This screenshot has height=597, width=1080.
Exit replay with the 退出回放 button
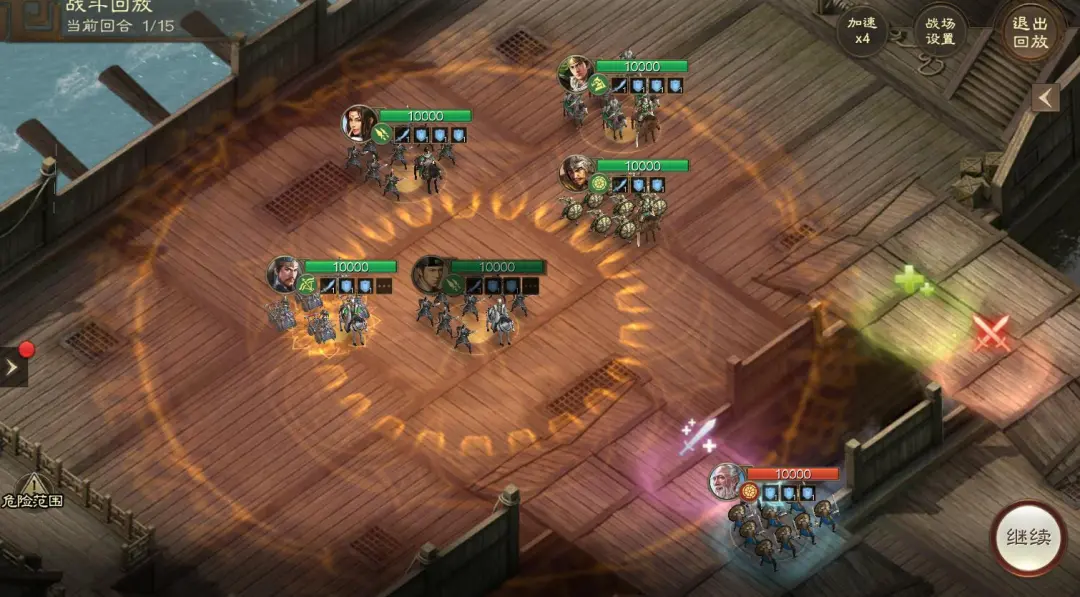tap(1030, 31)
